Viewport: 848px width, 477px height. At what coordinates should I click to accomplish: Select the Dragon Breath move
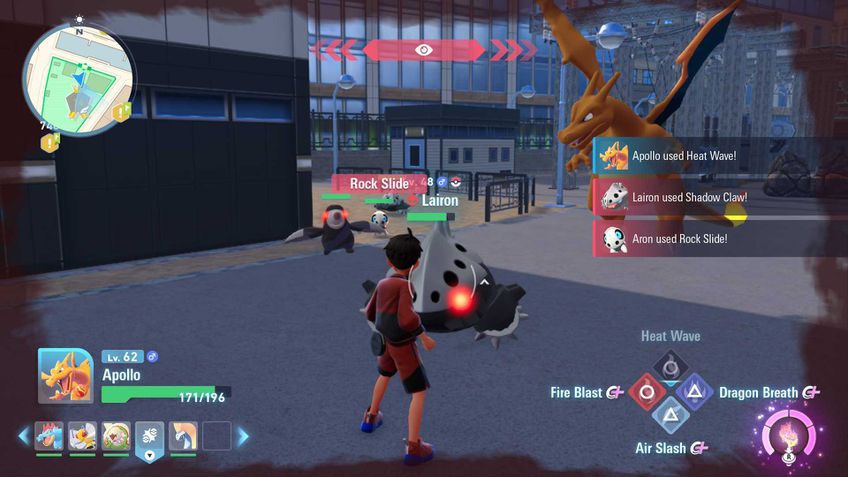696,392
